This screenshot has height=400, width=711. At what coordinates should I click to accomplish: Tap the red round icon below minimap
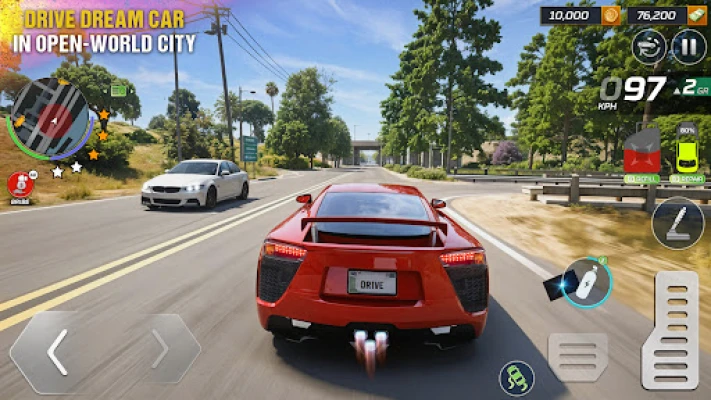[20, 183]
